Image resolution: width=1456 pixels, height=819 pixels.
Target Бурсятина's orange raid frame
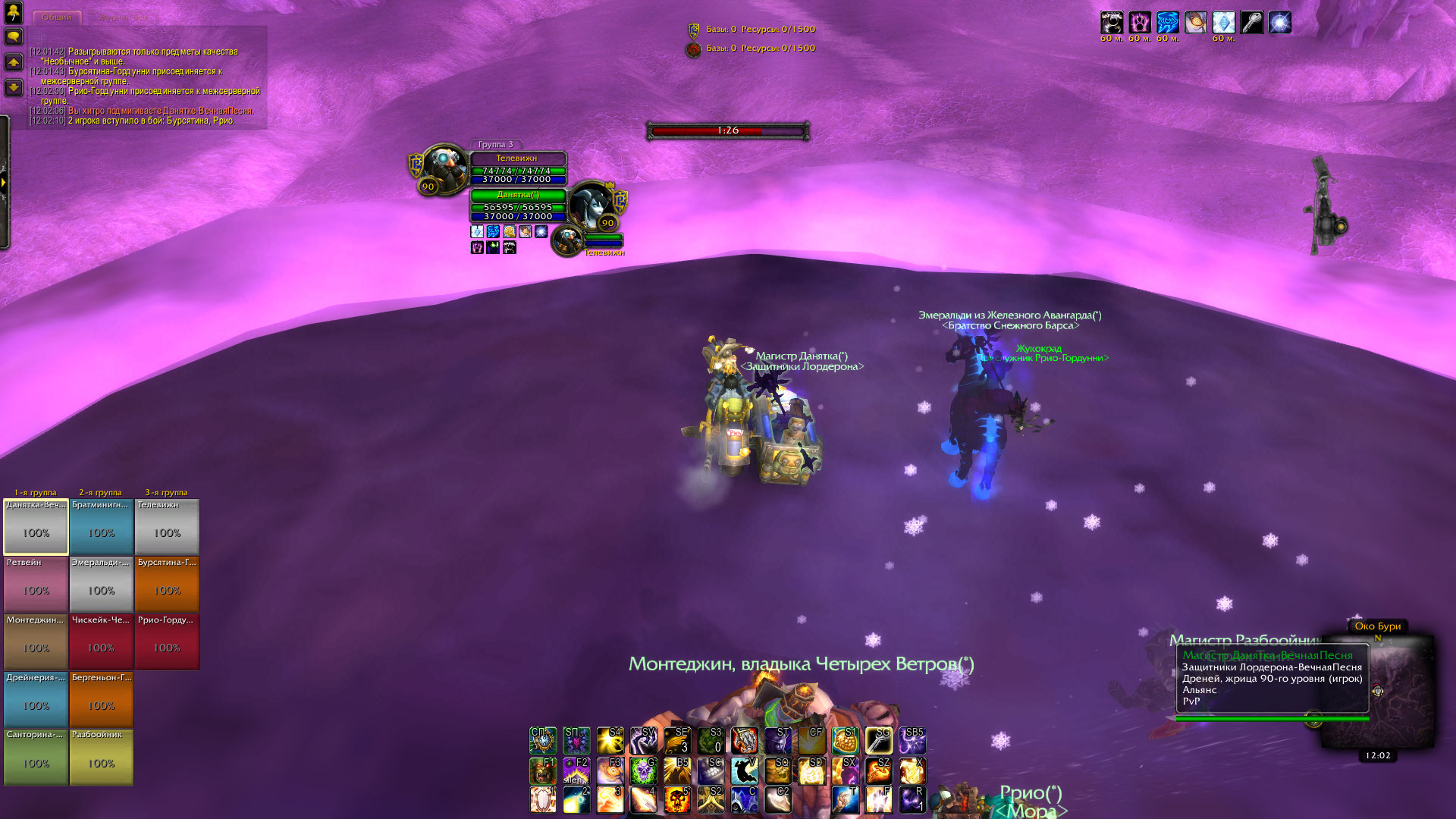coord(167,585)
